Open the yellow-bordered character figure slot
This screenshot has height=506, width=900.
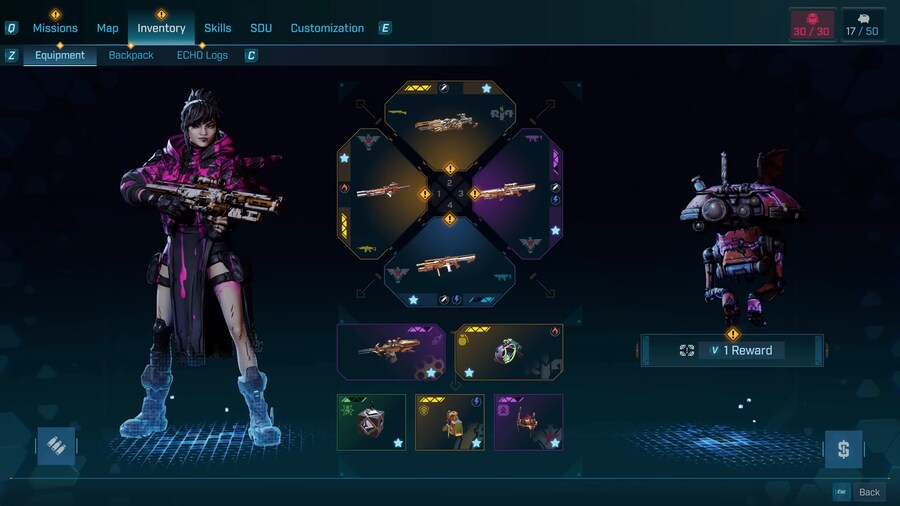point(449,422)
